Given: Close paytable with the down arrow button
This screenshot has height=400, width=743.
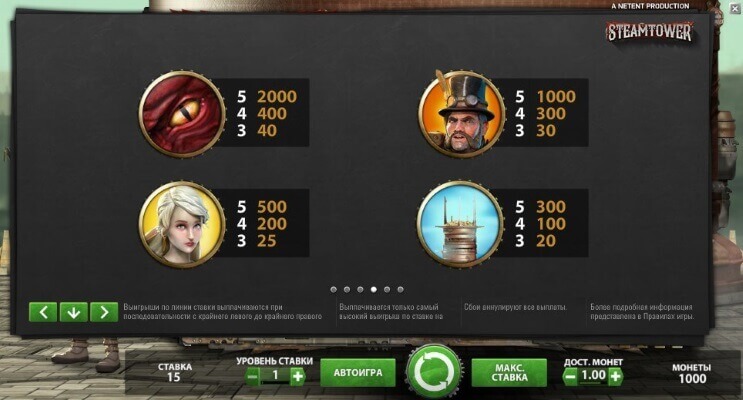Looking at the screenshot, I should click(73, 312).
